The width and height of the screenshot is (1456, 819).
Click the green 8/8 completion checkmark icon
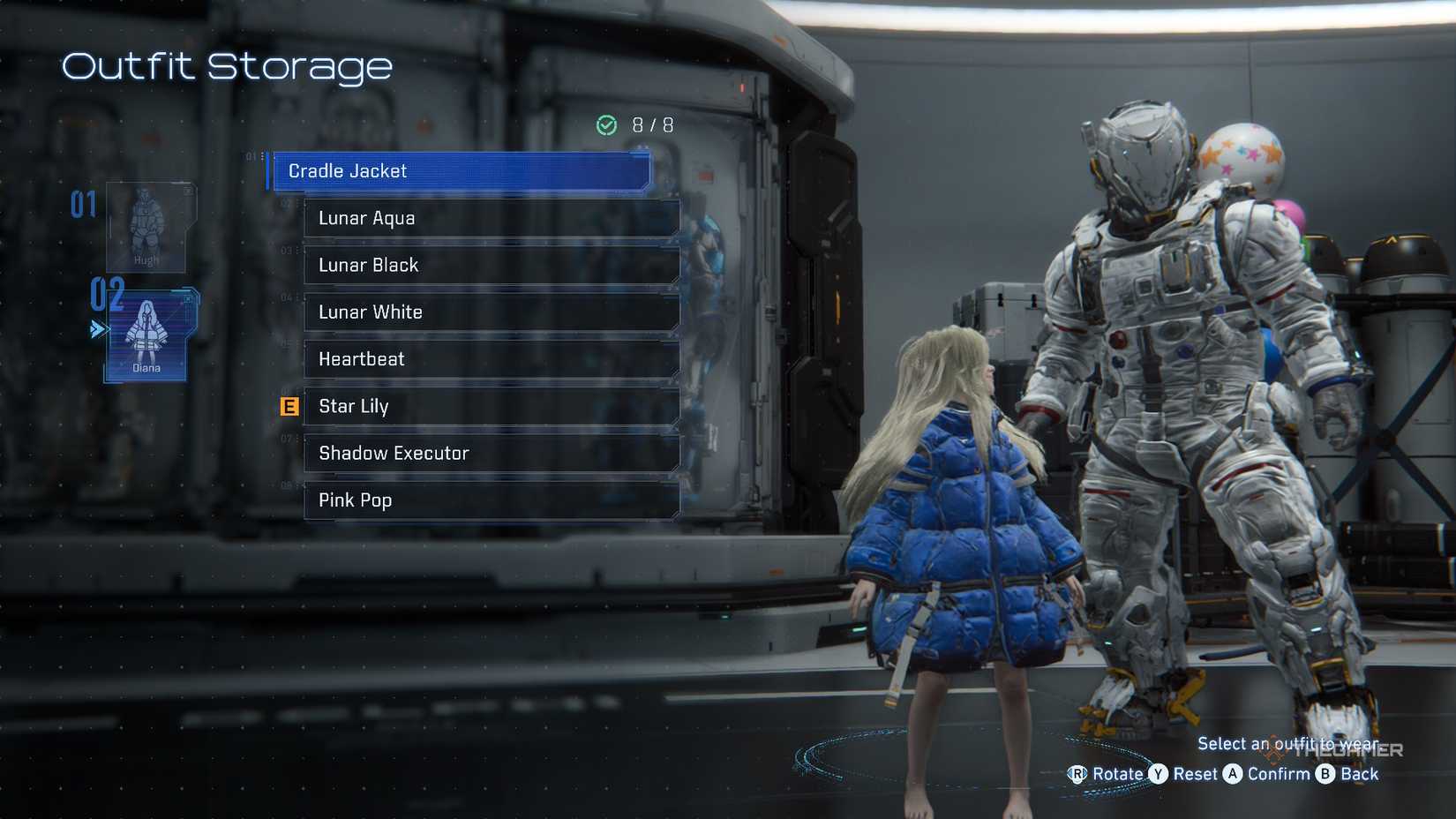coord(606,124)
